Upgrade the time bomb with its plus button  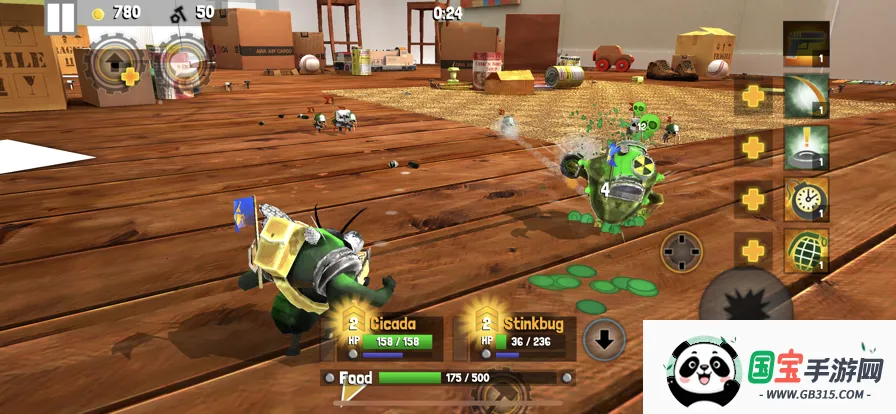coord(752,199)
